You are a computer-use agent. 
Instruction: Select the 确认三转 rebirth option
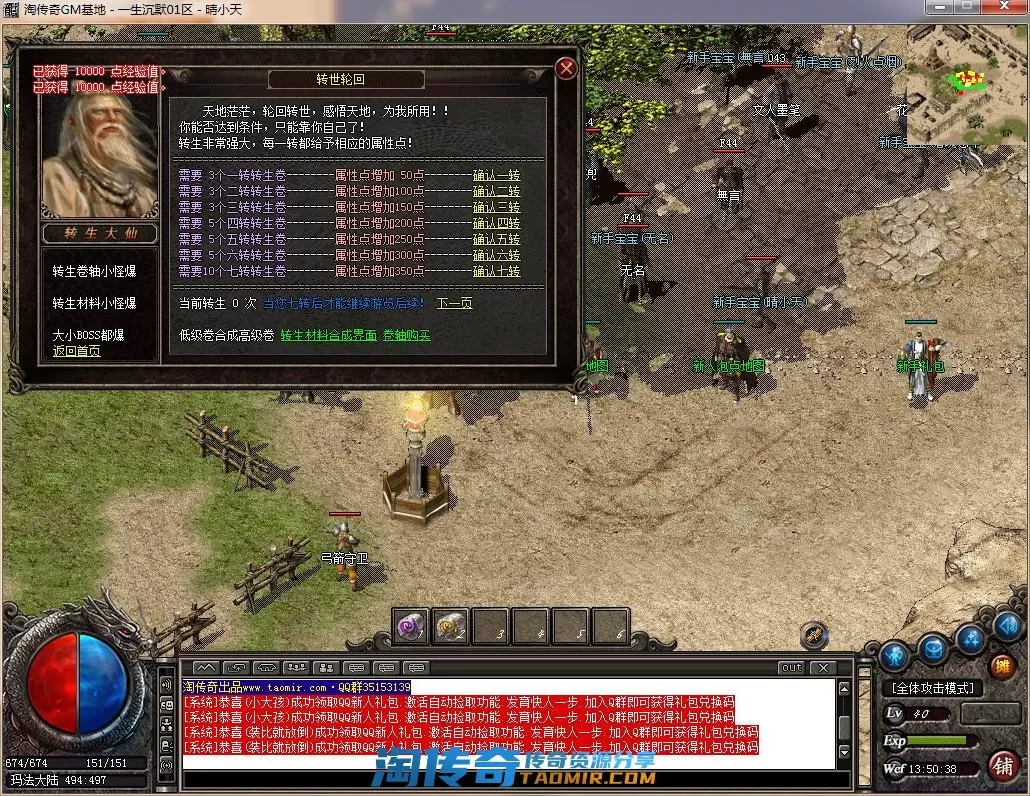496,207
